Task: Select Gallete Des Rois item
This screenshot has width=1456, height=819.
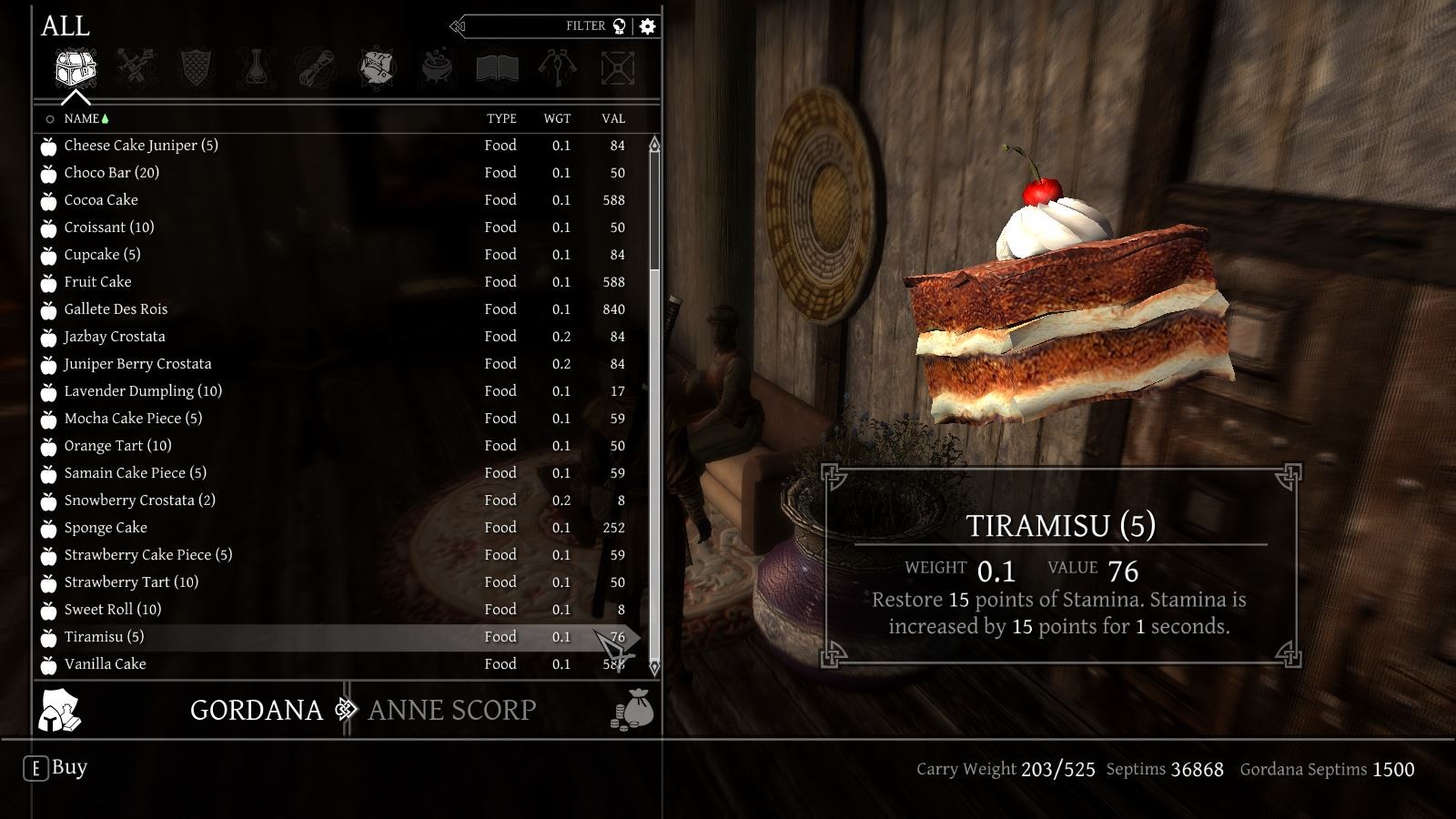Action: click(116, 309)
